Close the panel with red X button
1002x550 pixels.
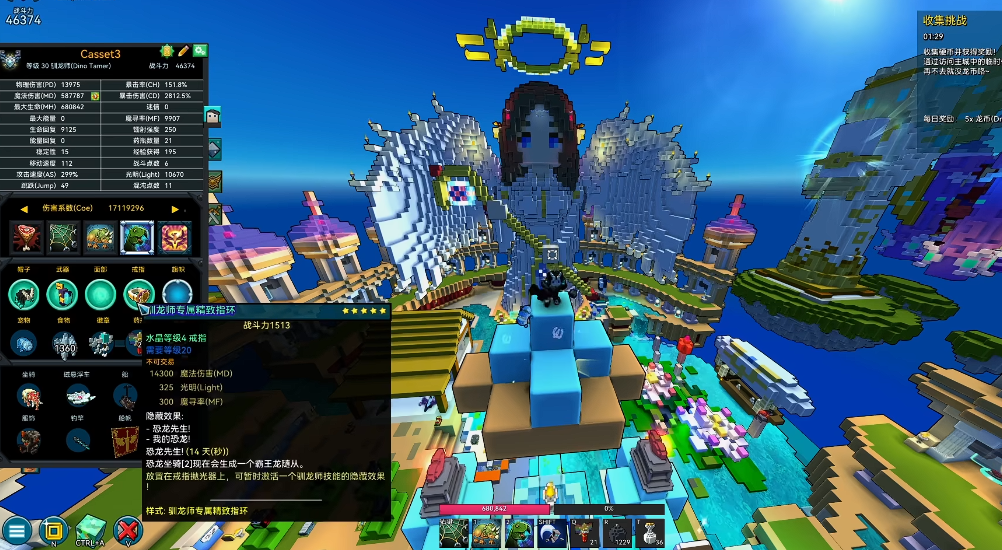pyautogui.click(x=128, y=530)
